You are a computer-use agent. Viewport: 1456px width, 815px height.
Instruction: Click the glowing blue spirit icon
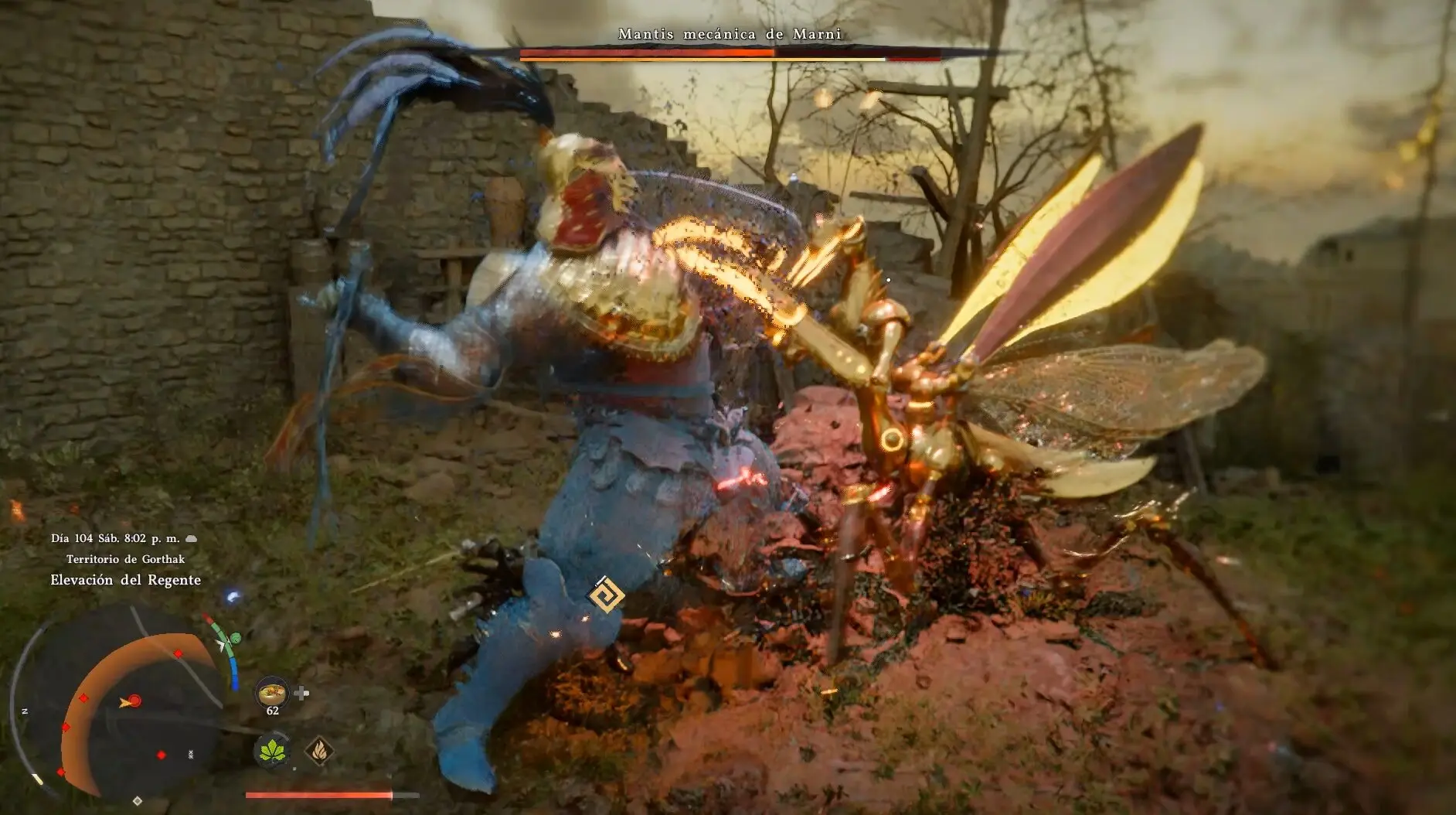pyautogui.click(x=233, y=597)
